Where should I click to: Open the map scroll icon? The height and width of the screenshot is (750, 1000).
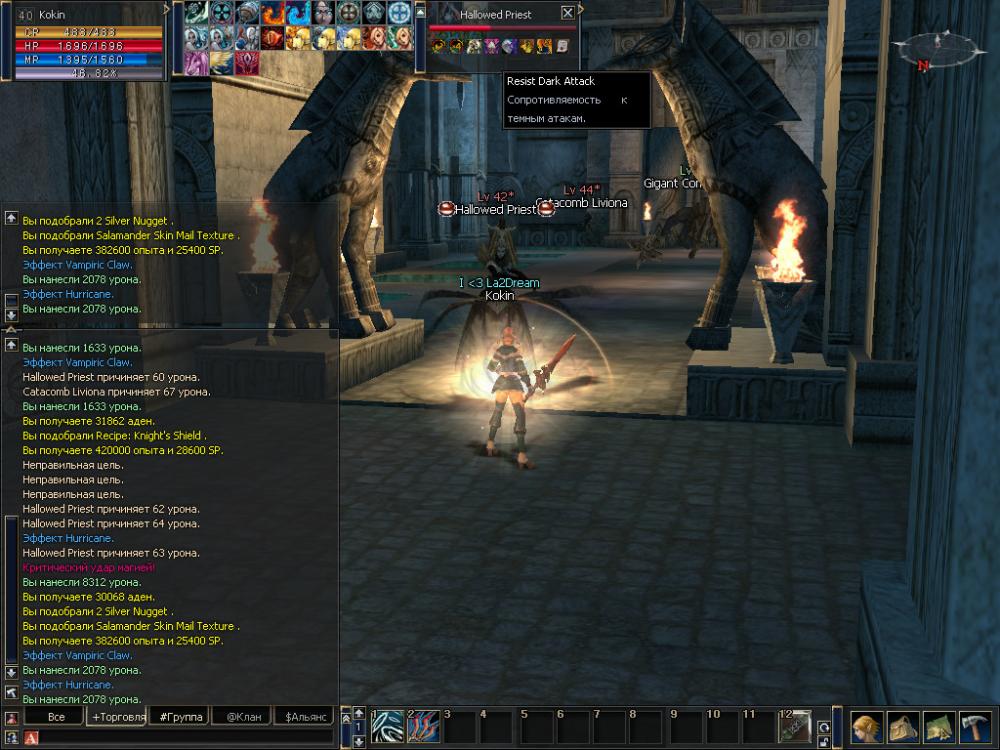939,727
